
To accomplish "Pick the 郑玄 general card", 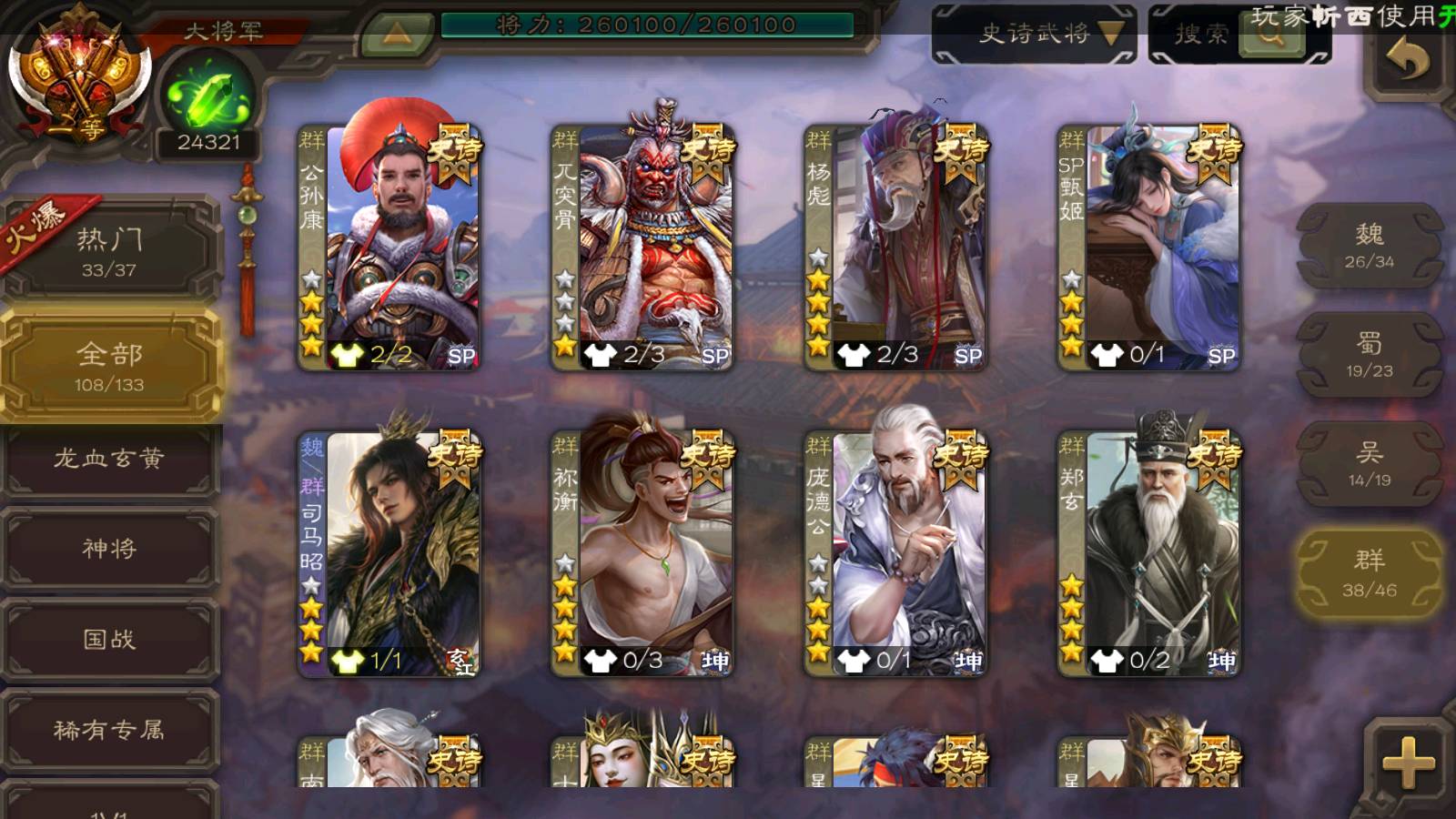I will [x=1148, y=553].
